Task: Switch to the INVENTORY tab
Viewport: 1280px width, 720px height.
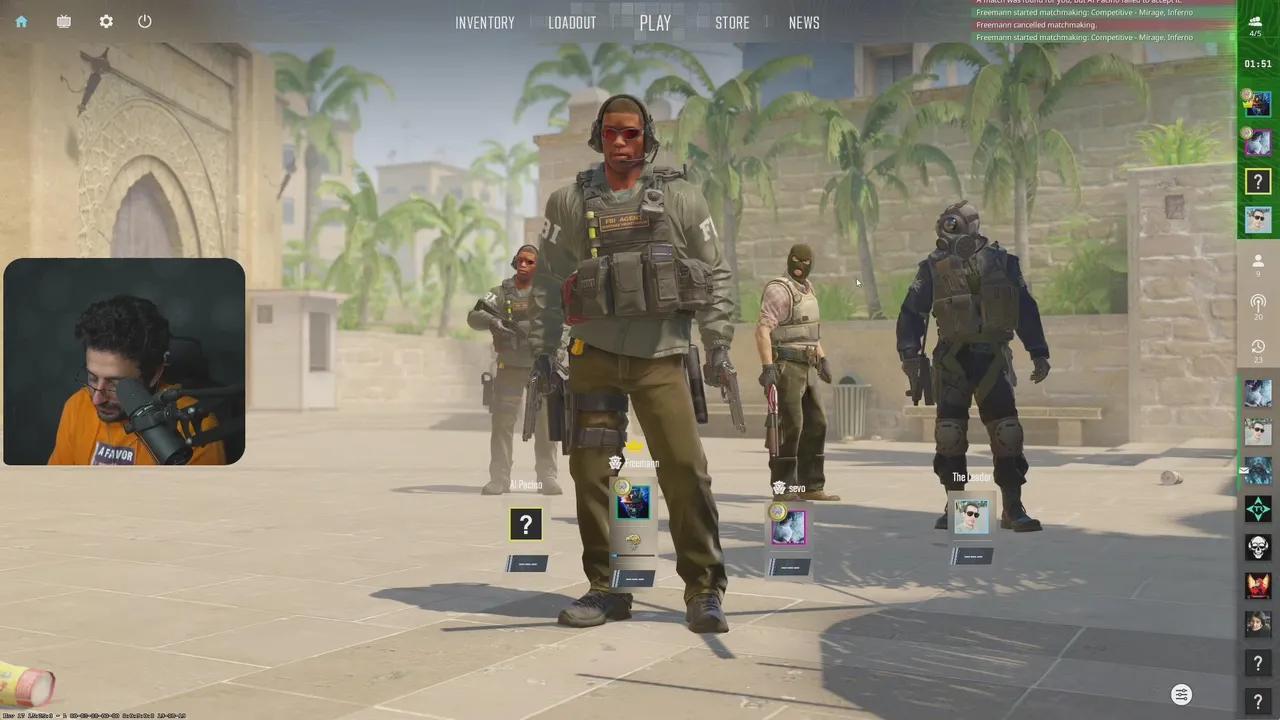Action: point(485,22)
